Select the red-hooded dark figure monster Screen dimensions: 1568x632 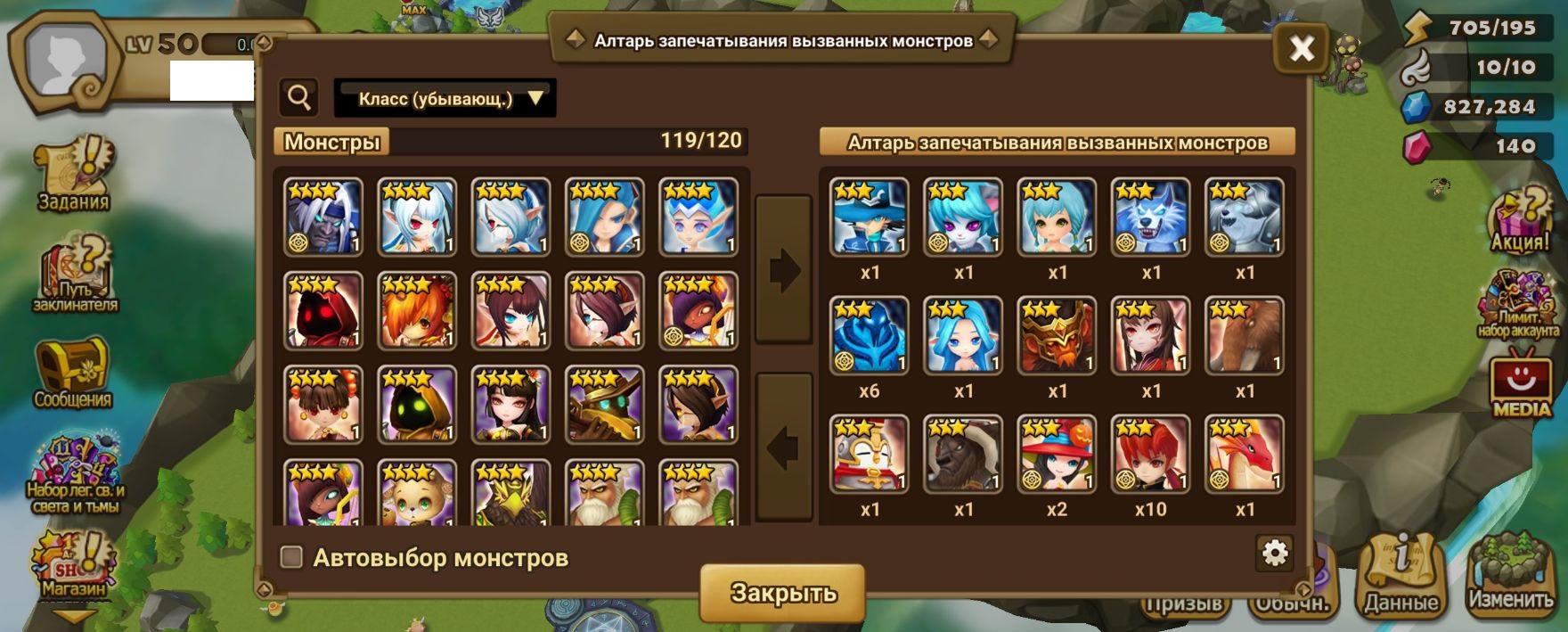pos(323,310)
